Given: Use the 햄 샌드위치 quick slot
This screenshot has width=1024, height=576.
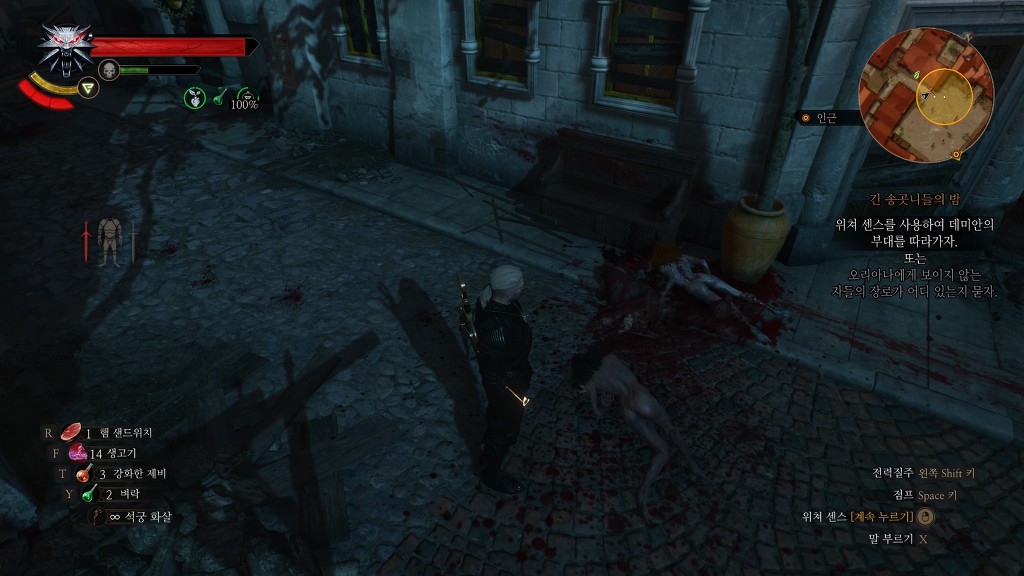Looking at the screenshot, I should 72,433.
